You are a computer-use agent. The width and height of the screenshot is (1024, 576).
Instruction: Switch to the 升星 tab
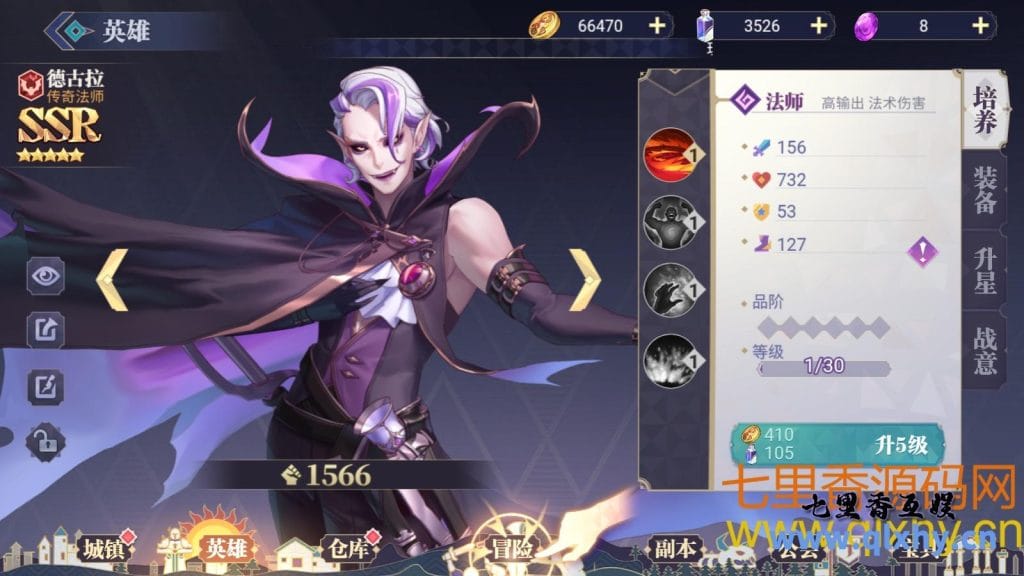984,266
